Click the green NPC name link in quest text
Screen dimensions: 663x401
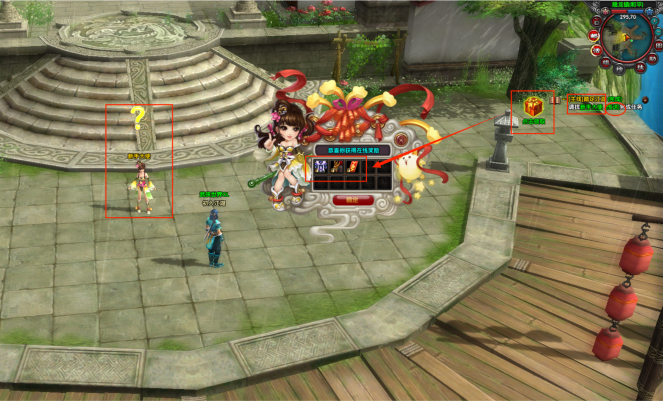pyautogui.click(x=590, y=106)
